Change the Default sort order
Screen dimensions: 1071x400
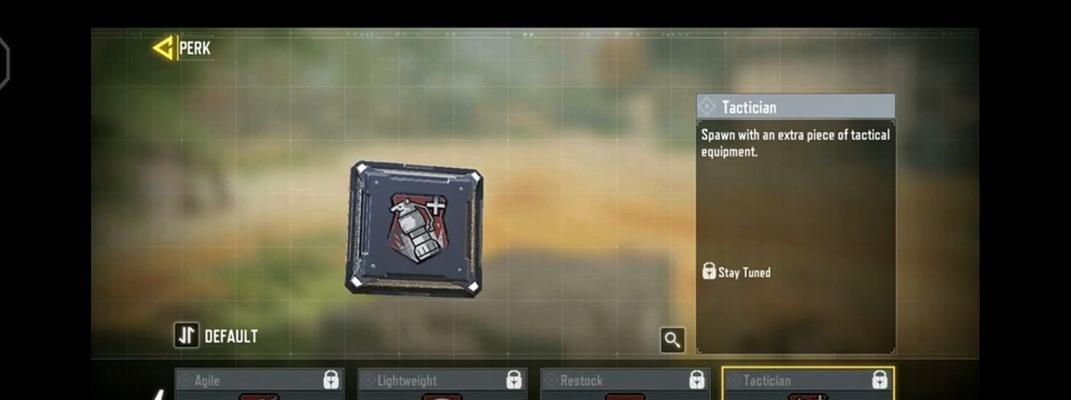tap(187, 336)
